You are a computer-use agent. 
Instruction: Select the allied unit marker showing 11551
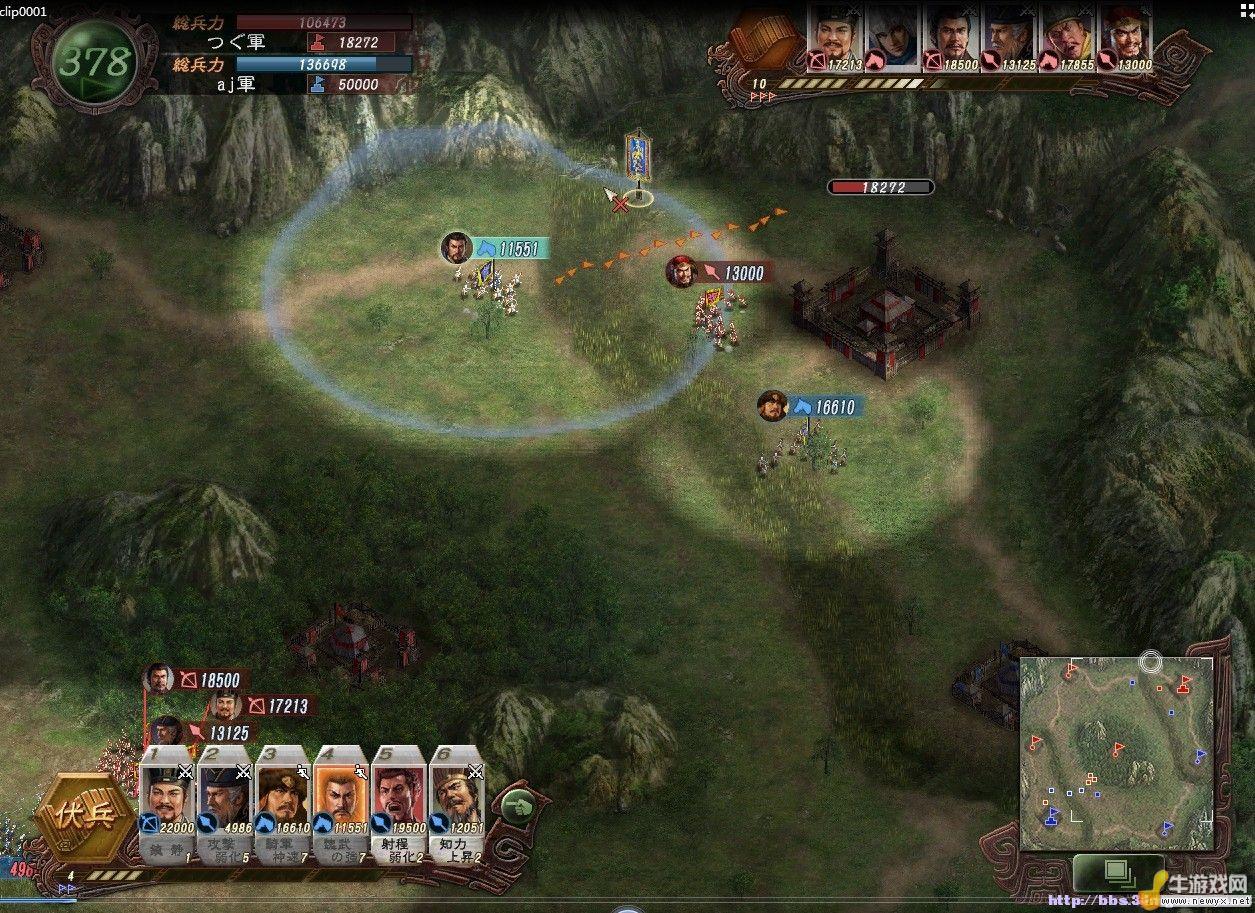point(496,248)
